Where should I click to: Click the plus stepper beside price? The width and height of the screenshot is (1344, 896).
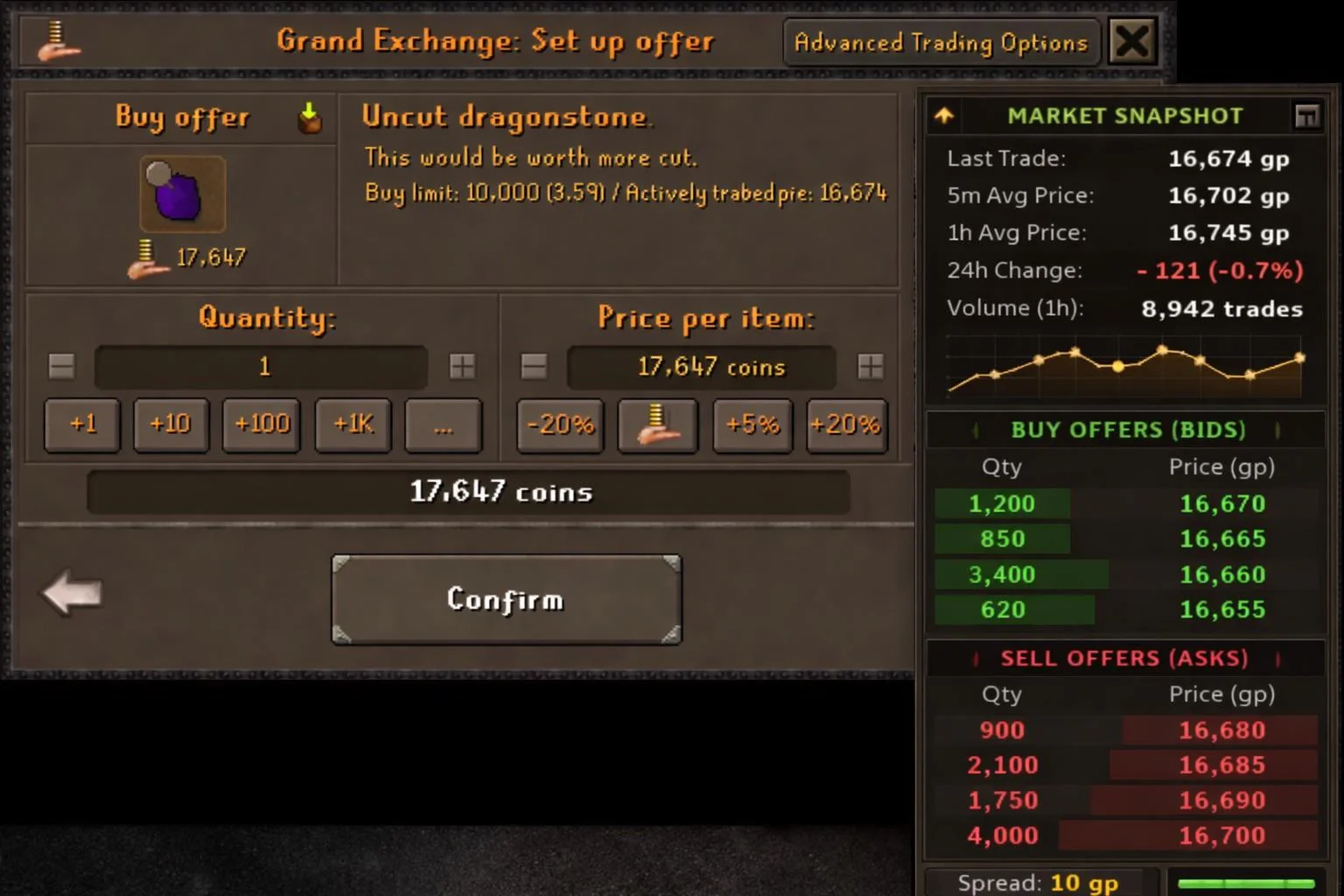click(871, 367)
